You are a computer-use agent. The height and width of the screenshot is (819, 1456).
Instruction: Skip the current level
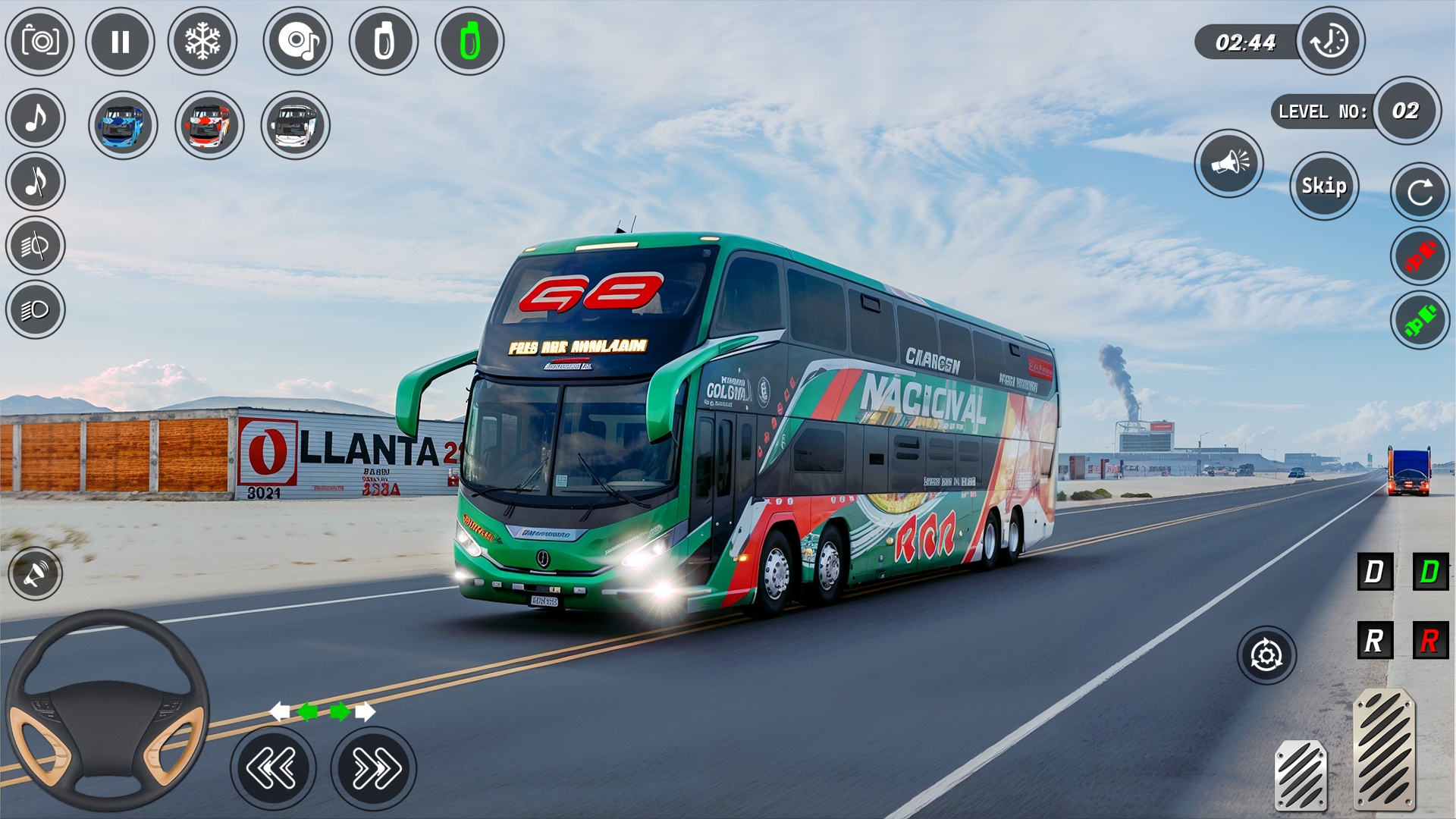pyautogui.click(x=1324, y=186)
